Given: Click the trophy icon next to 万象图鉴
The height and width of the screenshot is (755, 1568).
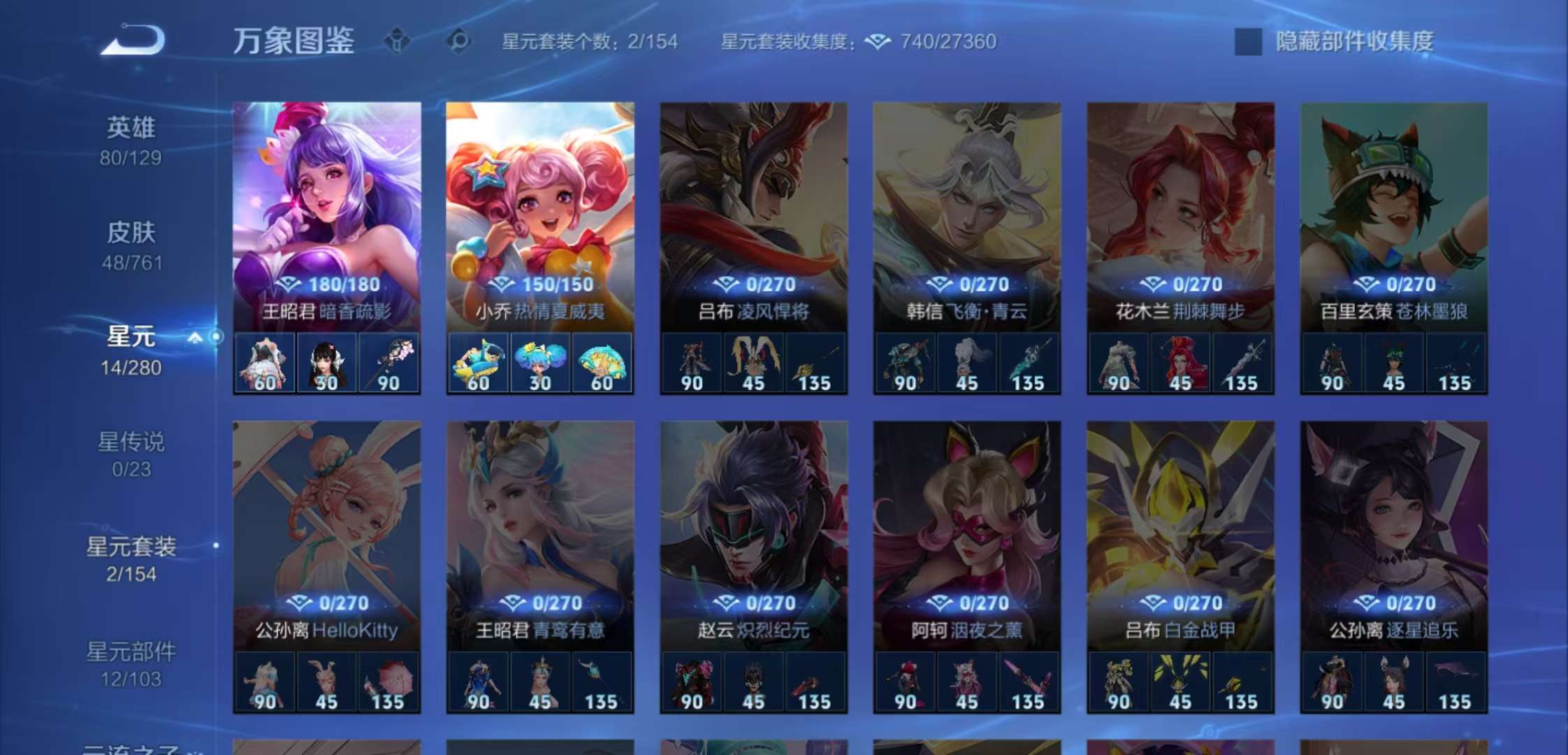Looking at the screenshot, I should (x=396, y=41).
